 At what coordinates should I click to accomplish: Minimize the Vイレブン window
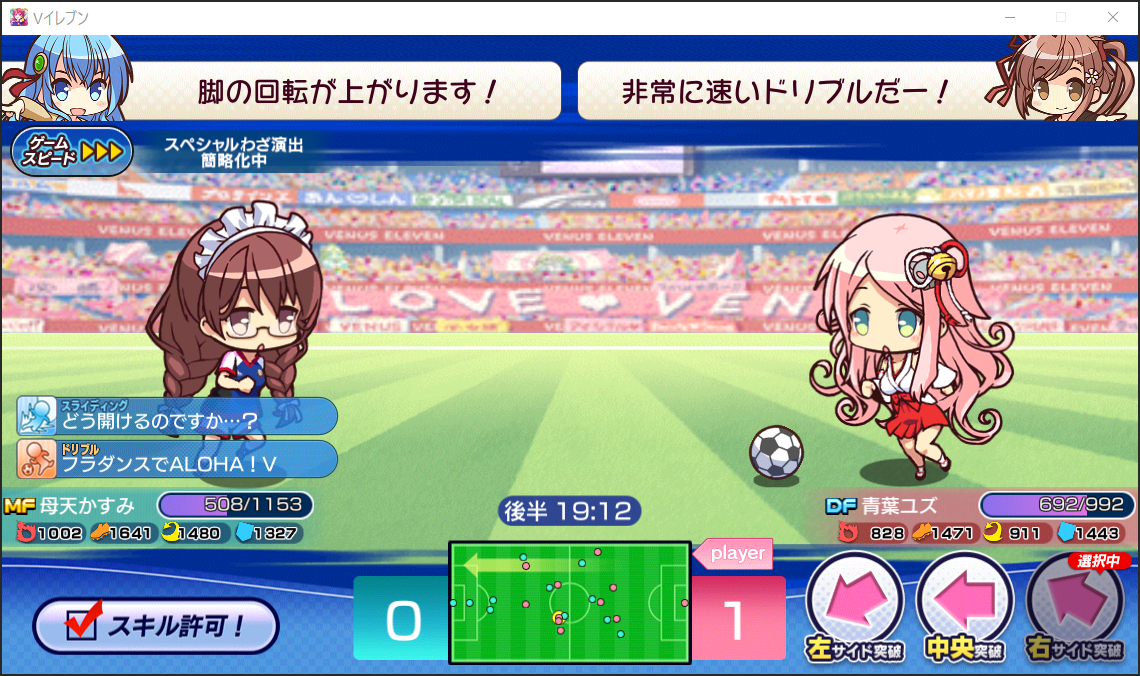click(x=1010, y=17)
